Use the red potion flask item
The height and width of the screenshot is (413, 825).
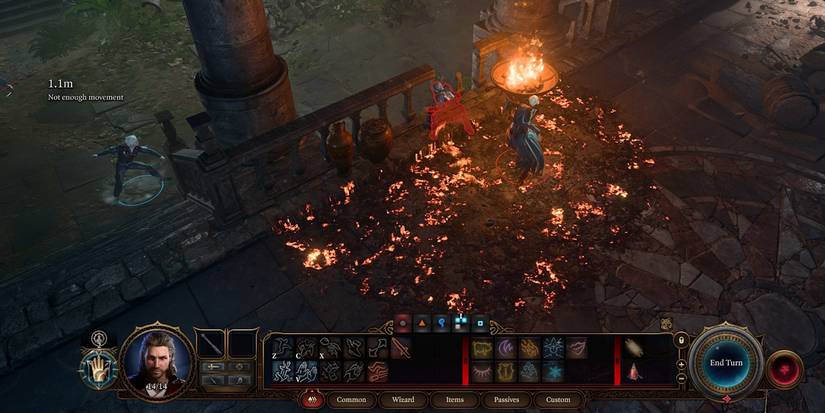pyautogui.click(x=635, y=372)
